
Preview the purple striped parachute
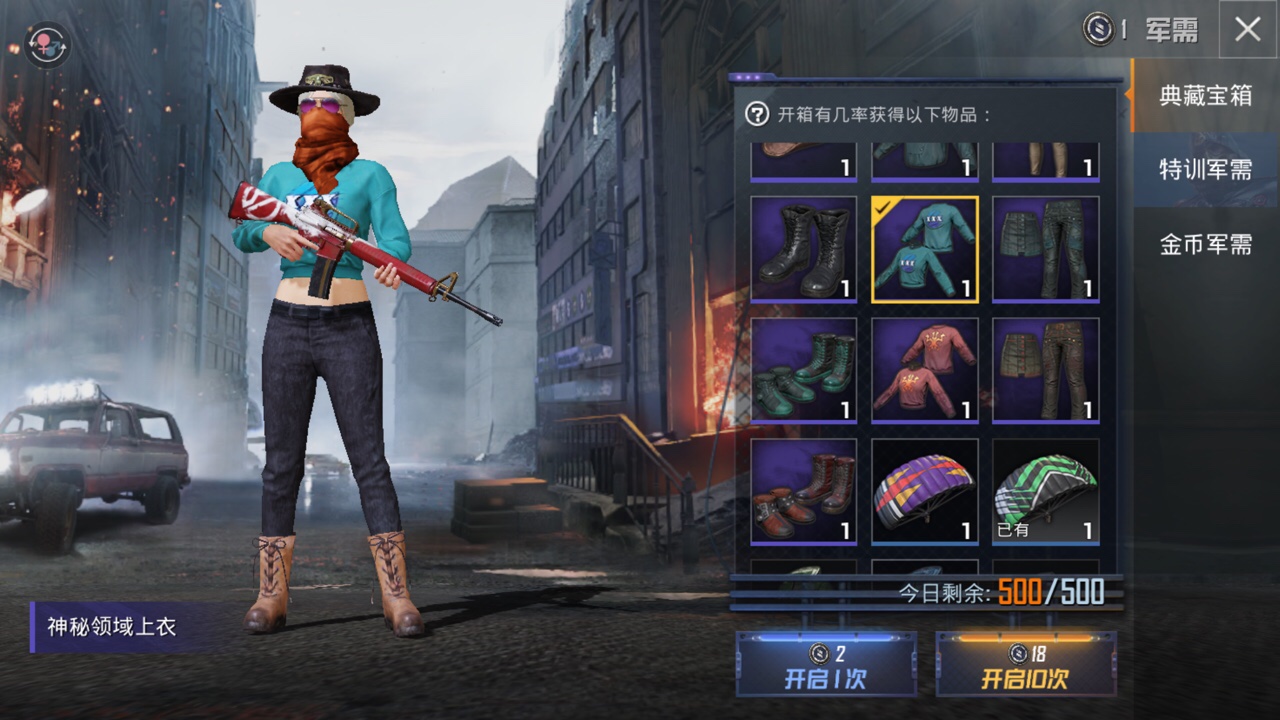click(x=925, y=492)
